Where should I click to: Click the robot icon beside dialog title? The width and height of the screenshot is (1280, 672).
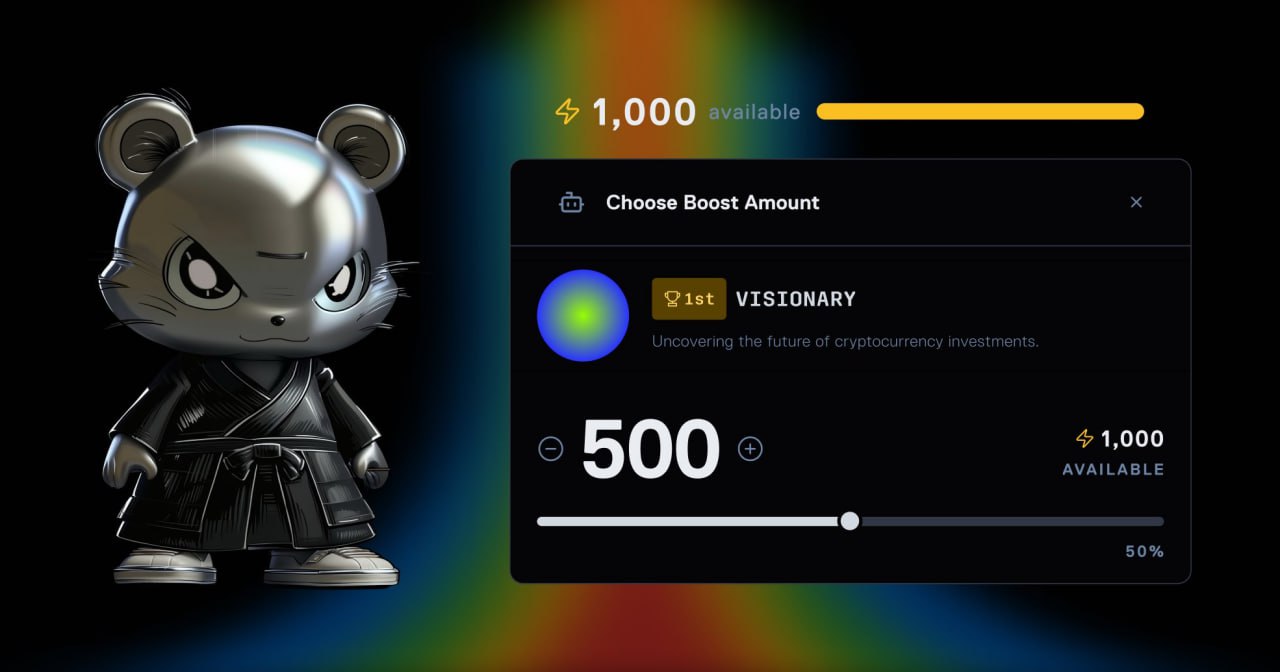pyautogui.click(x=571, y=203)
